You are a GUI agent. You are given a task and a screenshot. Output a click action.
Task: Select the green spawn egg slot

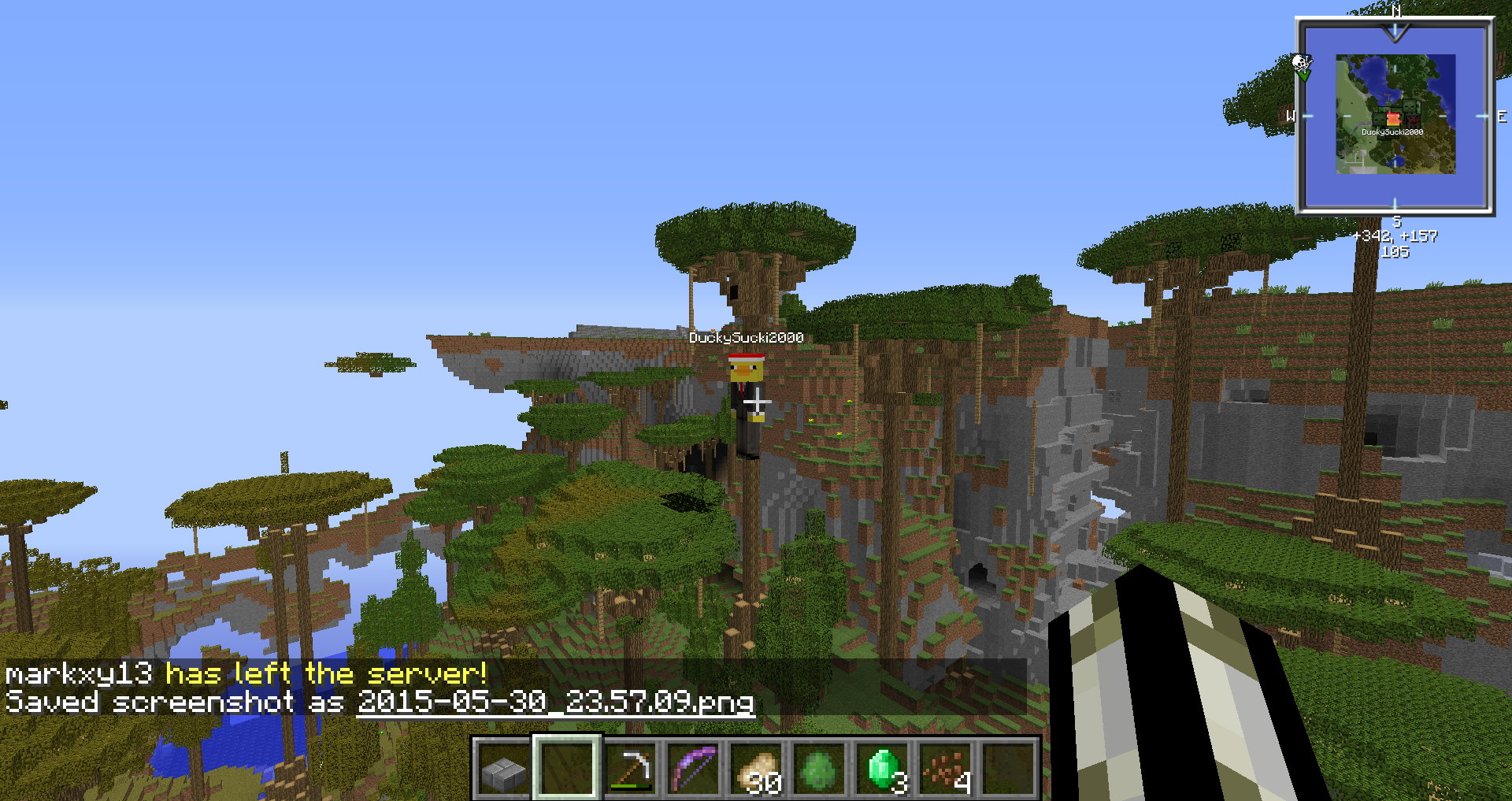(x=820, y=770)
